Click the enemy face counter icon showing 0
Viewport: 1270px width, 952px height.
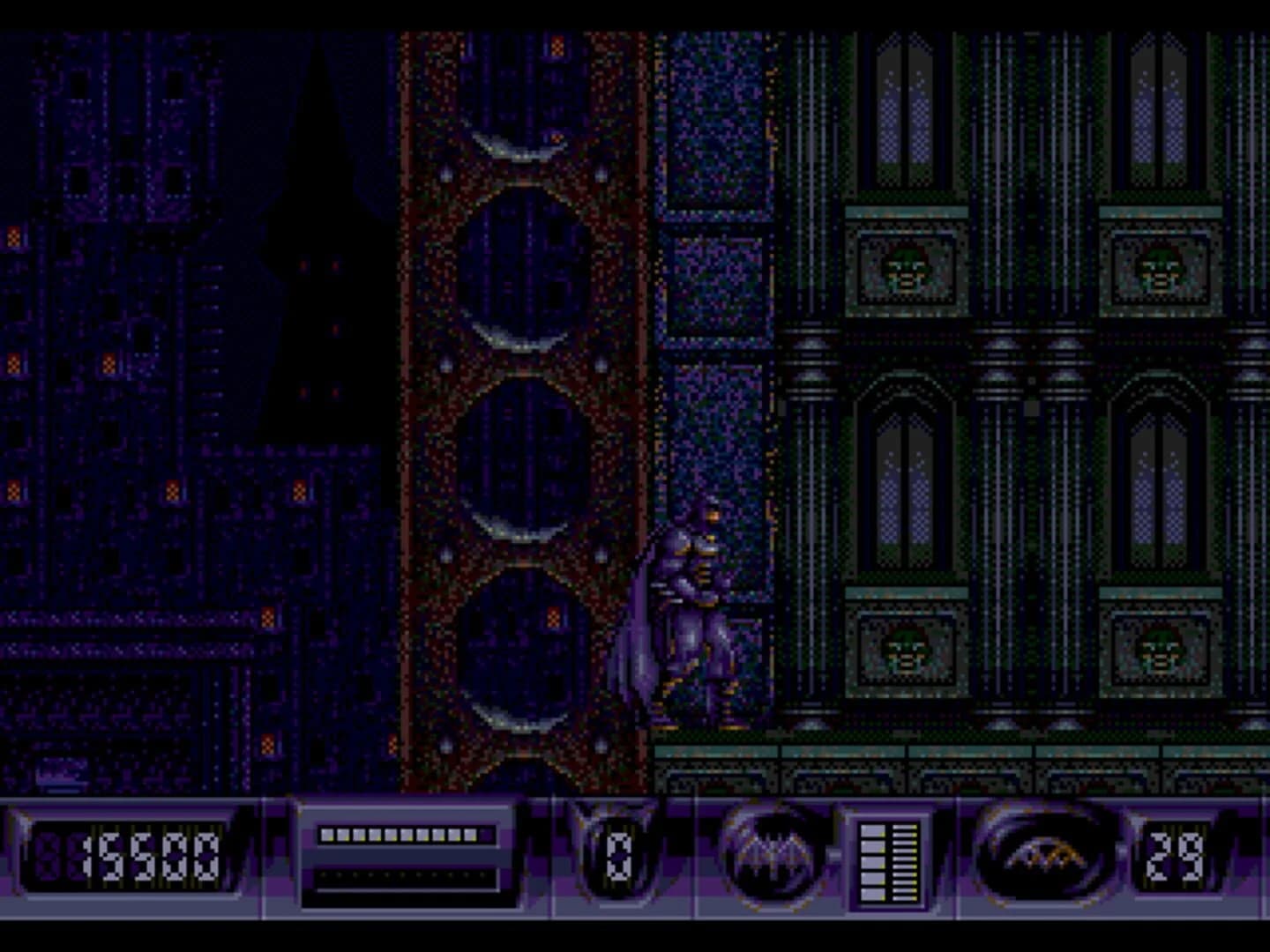tap(617, 855)
